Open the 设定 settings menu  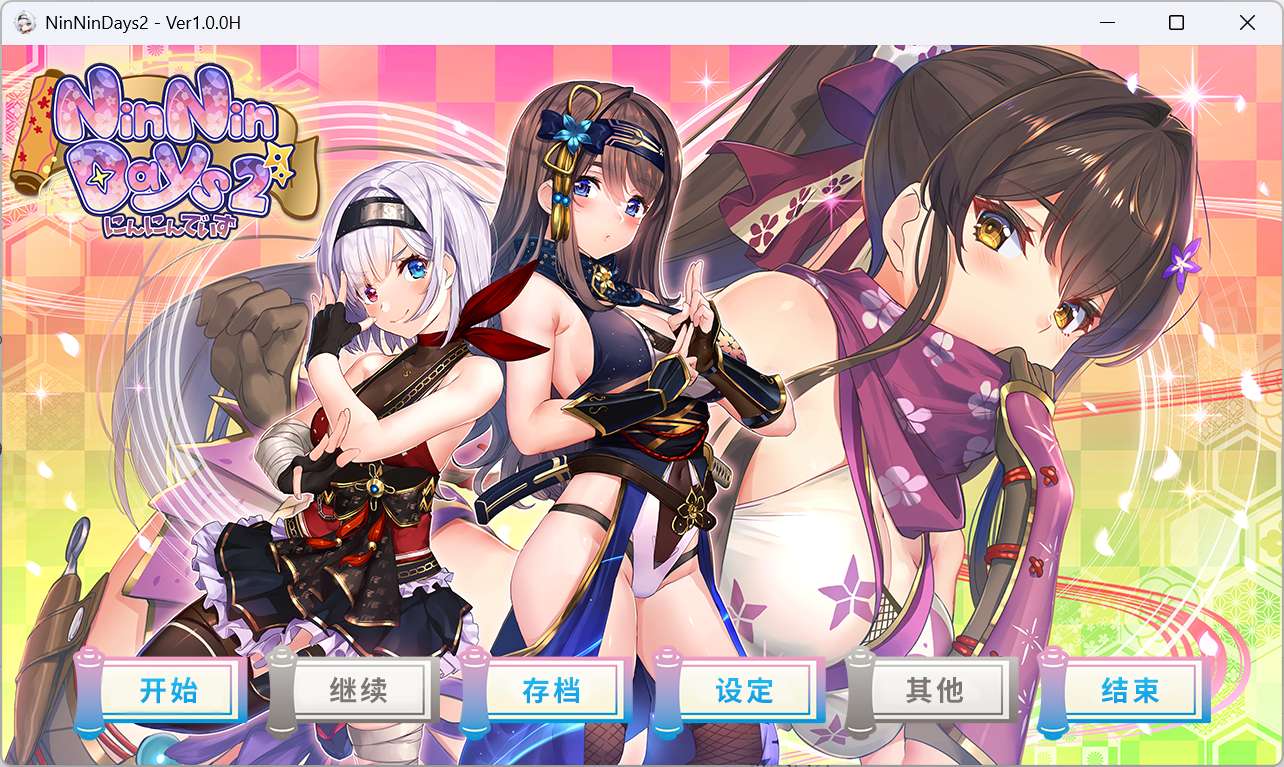coord(744,690)
